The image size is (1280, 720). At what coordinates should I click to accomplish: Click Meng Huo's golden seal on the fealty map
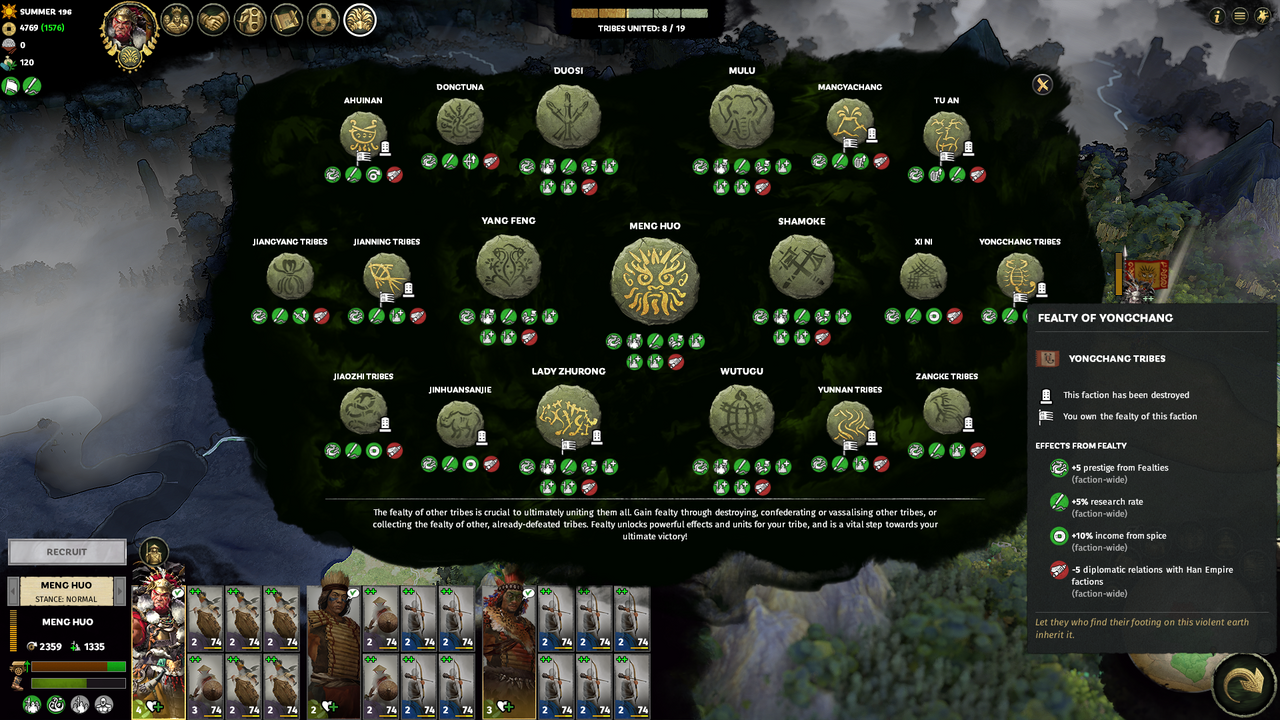[x=655, y=280]
